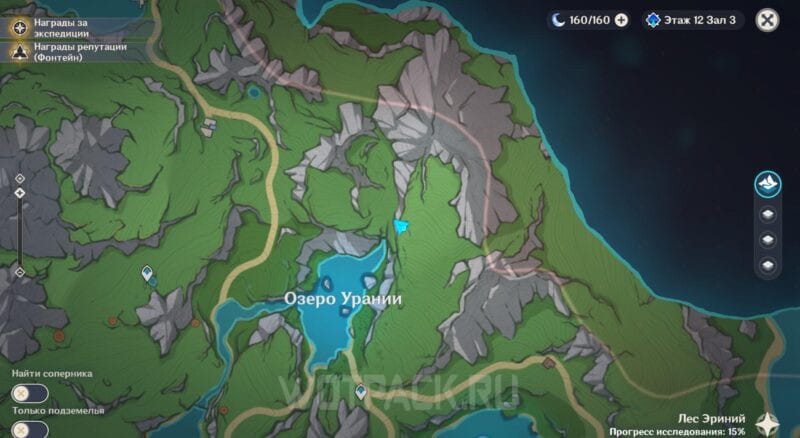Open the Лес Эриний region selector star icon
This screenshot has height=438, width=800.
769,422
